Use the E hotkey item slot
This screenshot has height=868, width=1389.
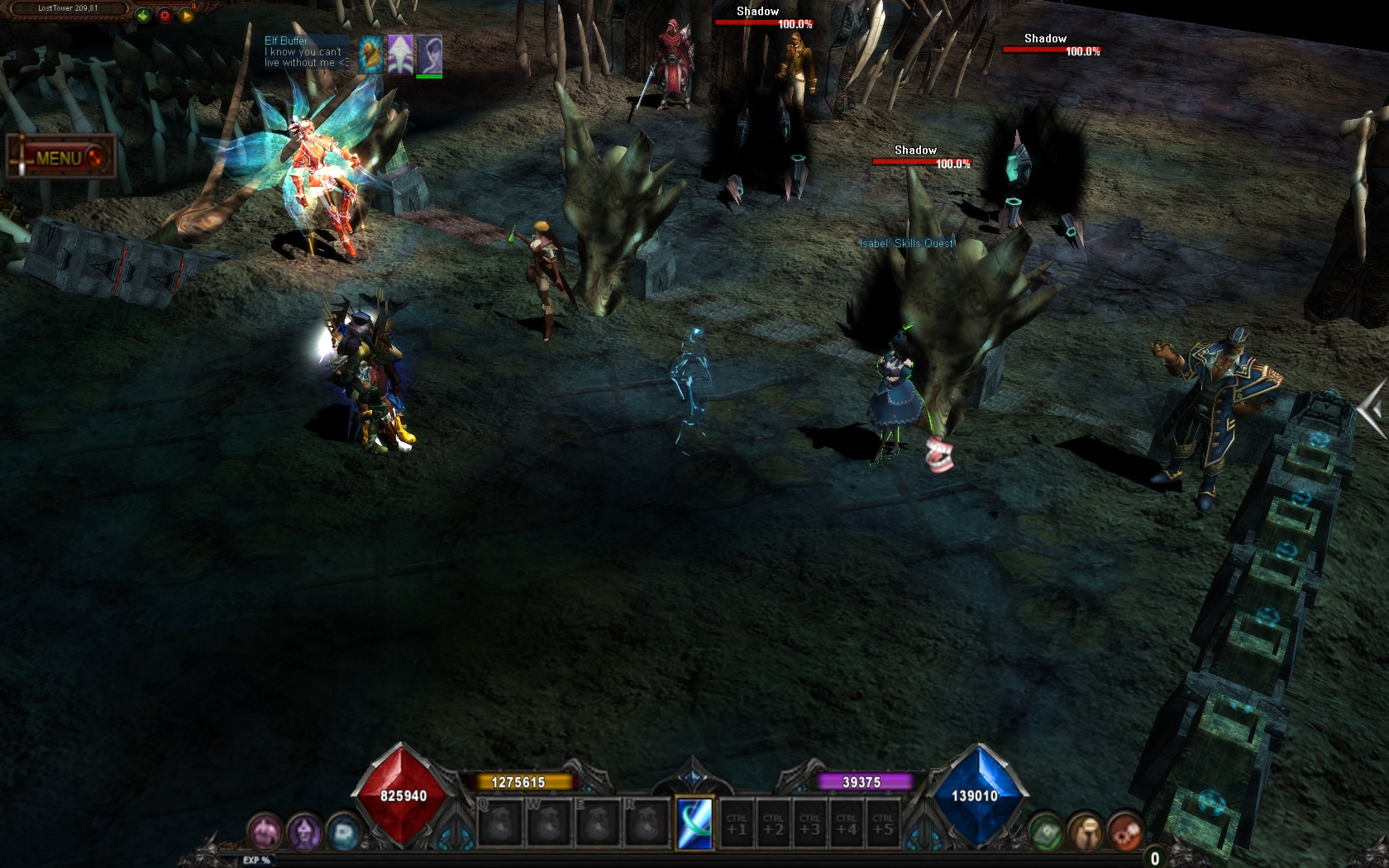[597, 823]
